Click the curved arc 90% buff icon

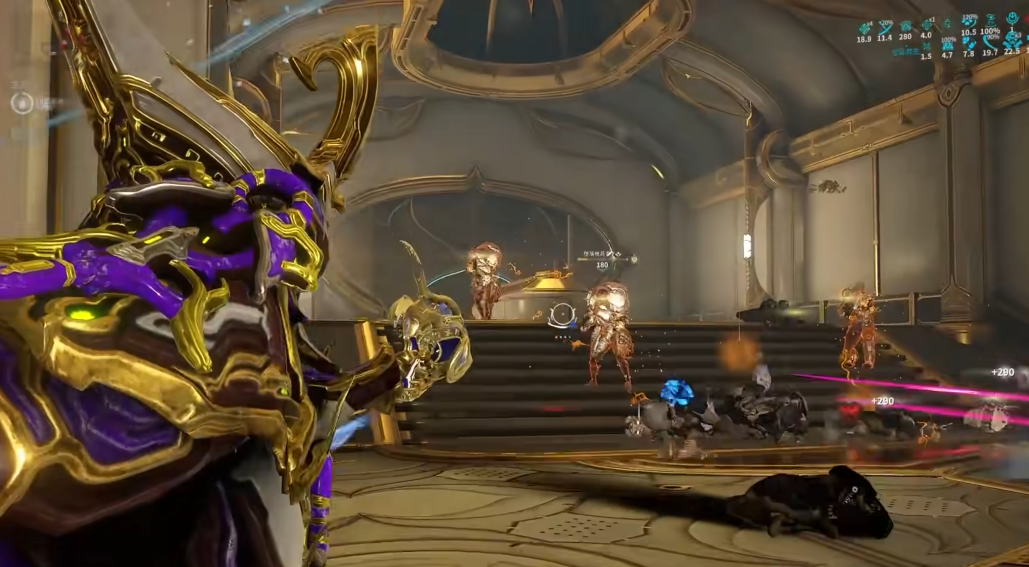pos(990,40)
